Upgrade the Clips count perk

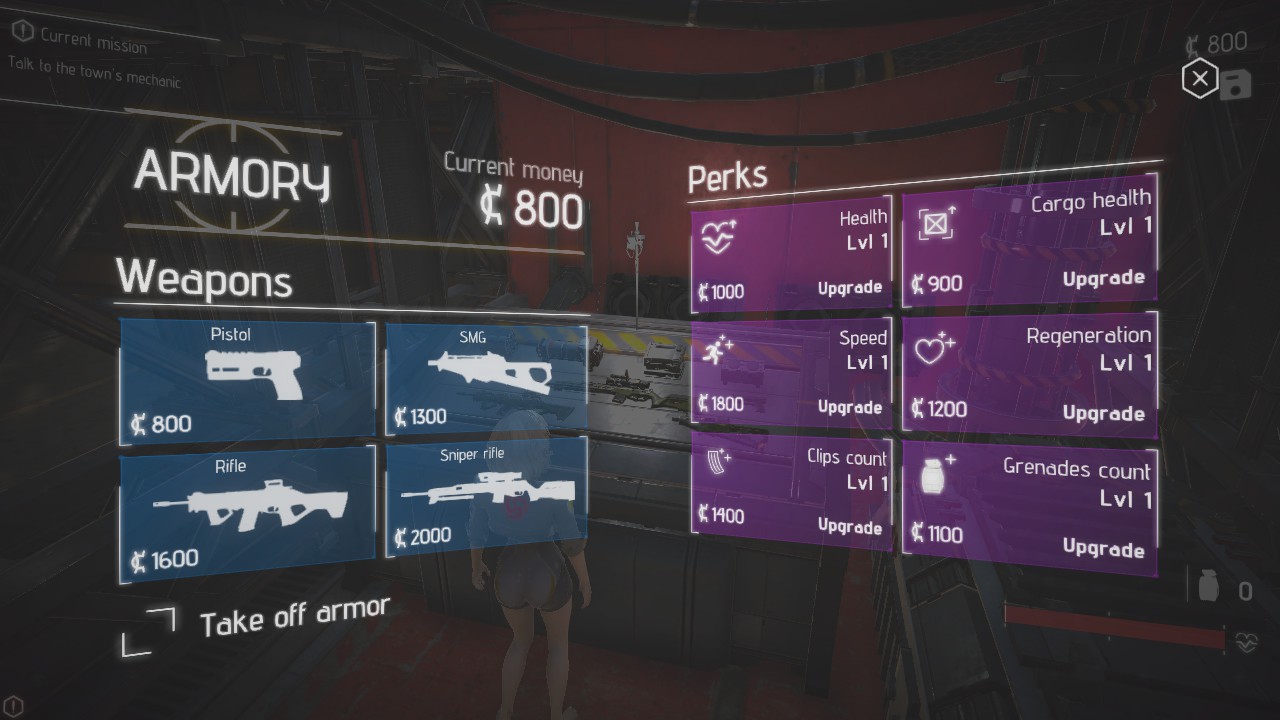[849, 526]
